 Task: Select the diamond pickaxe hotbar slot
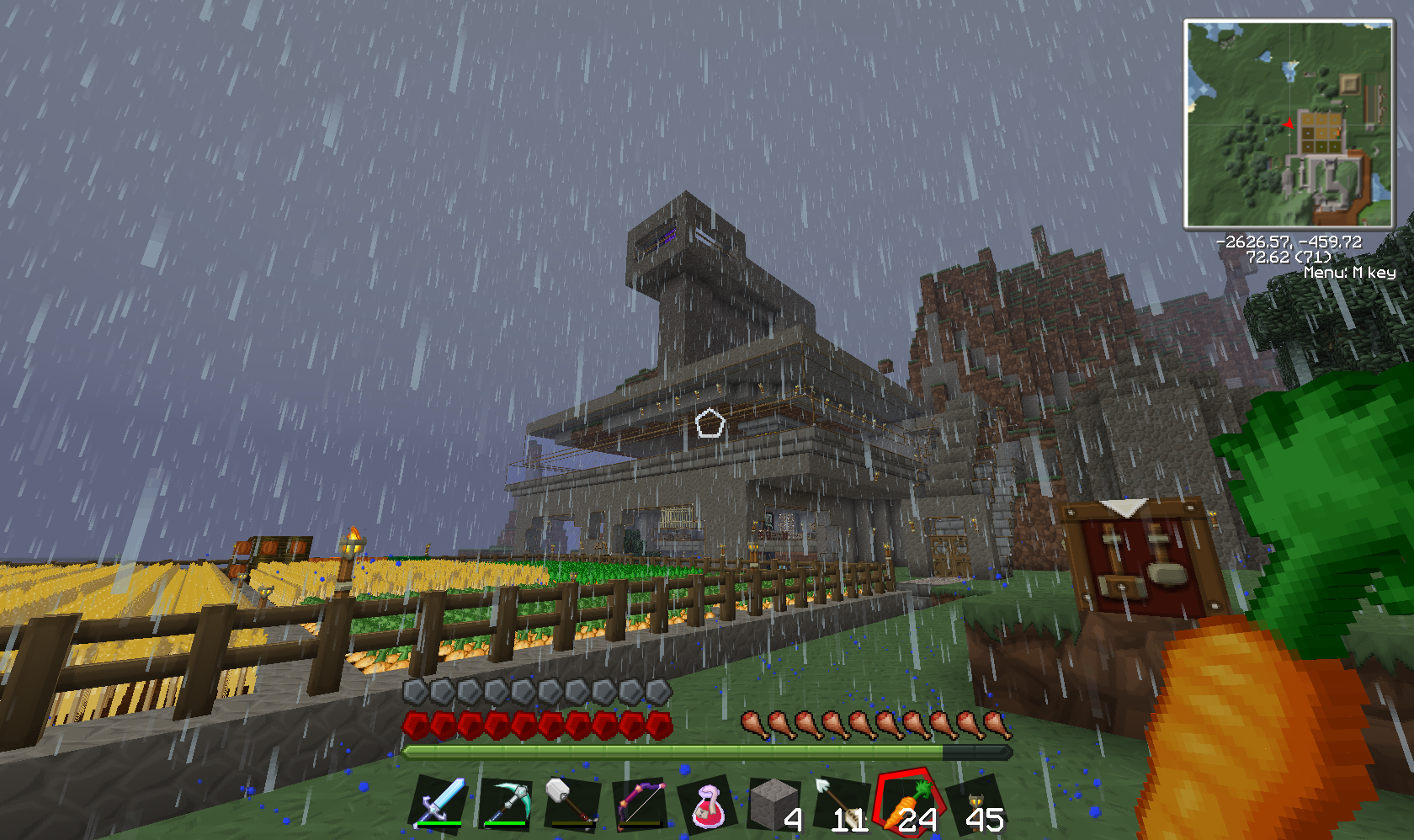coord(506,804)
